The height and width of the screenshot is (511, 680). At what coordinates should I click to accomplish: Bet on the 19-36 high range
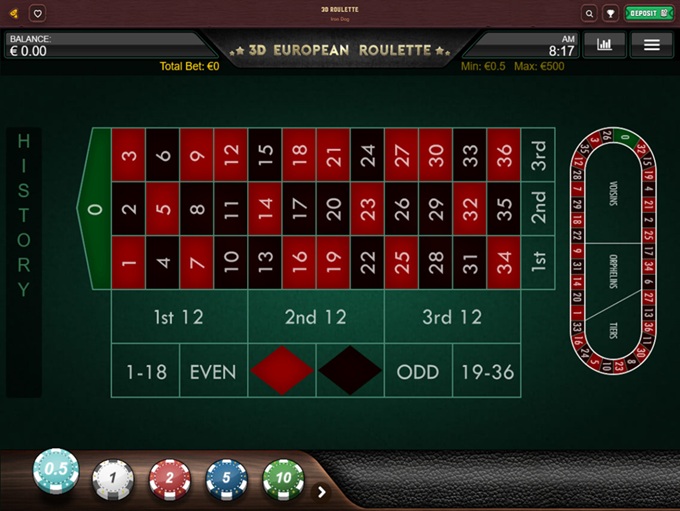tap(487, 372)
